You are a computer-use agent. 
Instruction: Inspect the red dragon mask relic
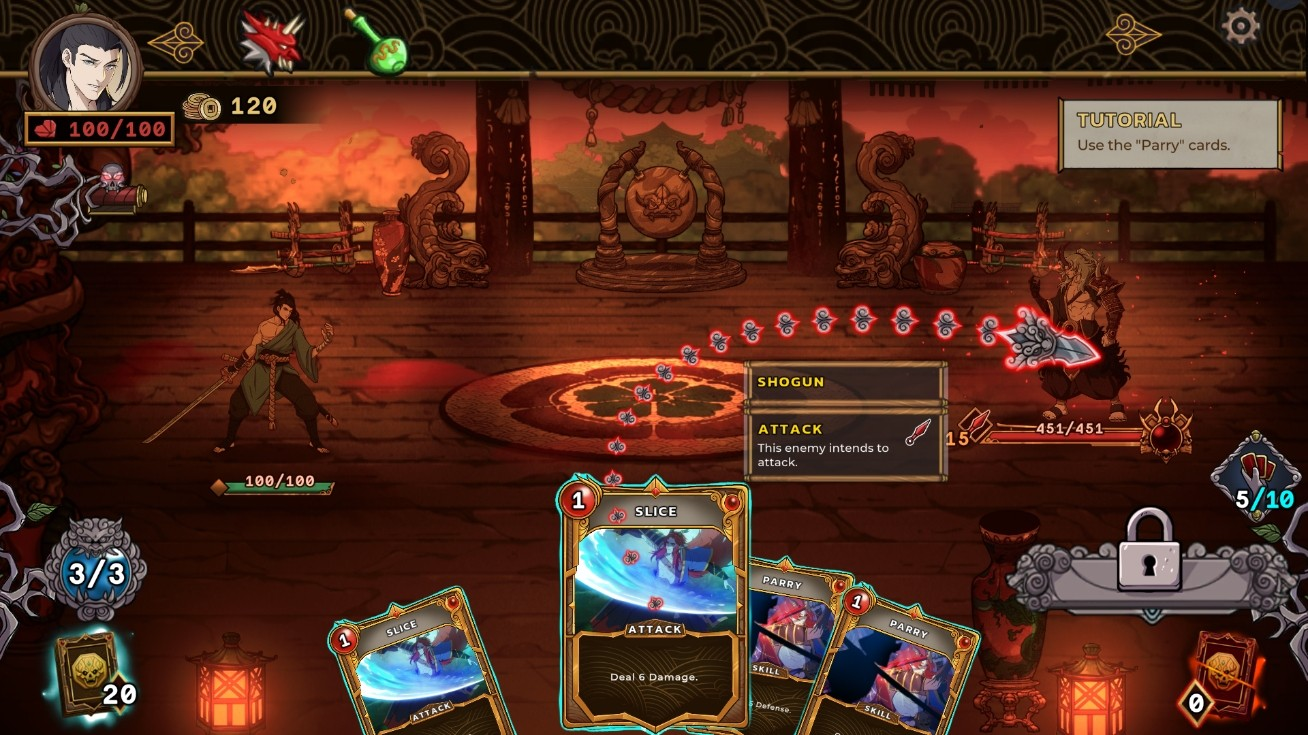coord(271,44)
